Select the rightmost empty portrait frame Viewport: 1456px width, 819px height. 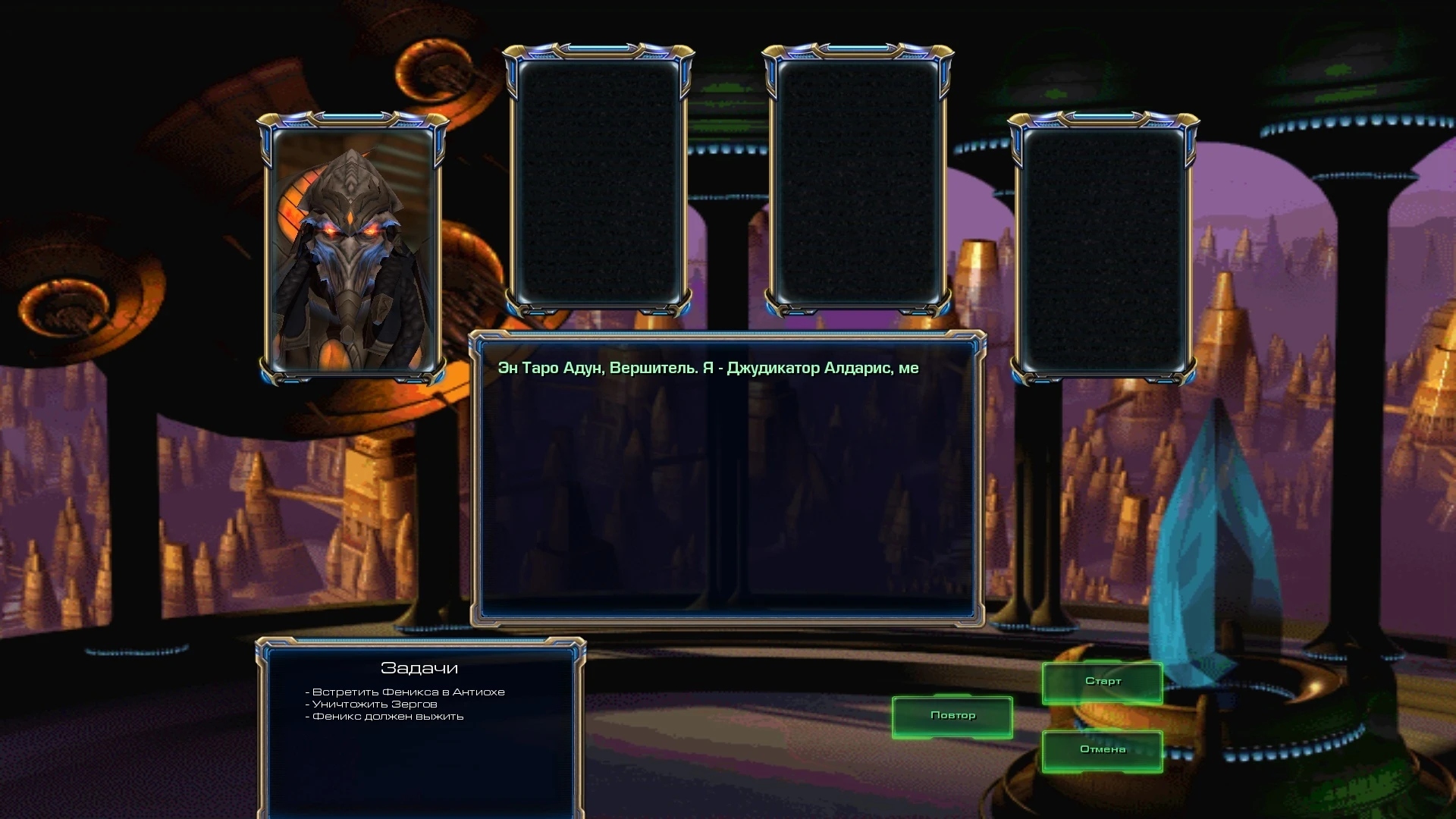(1103, 250)
